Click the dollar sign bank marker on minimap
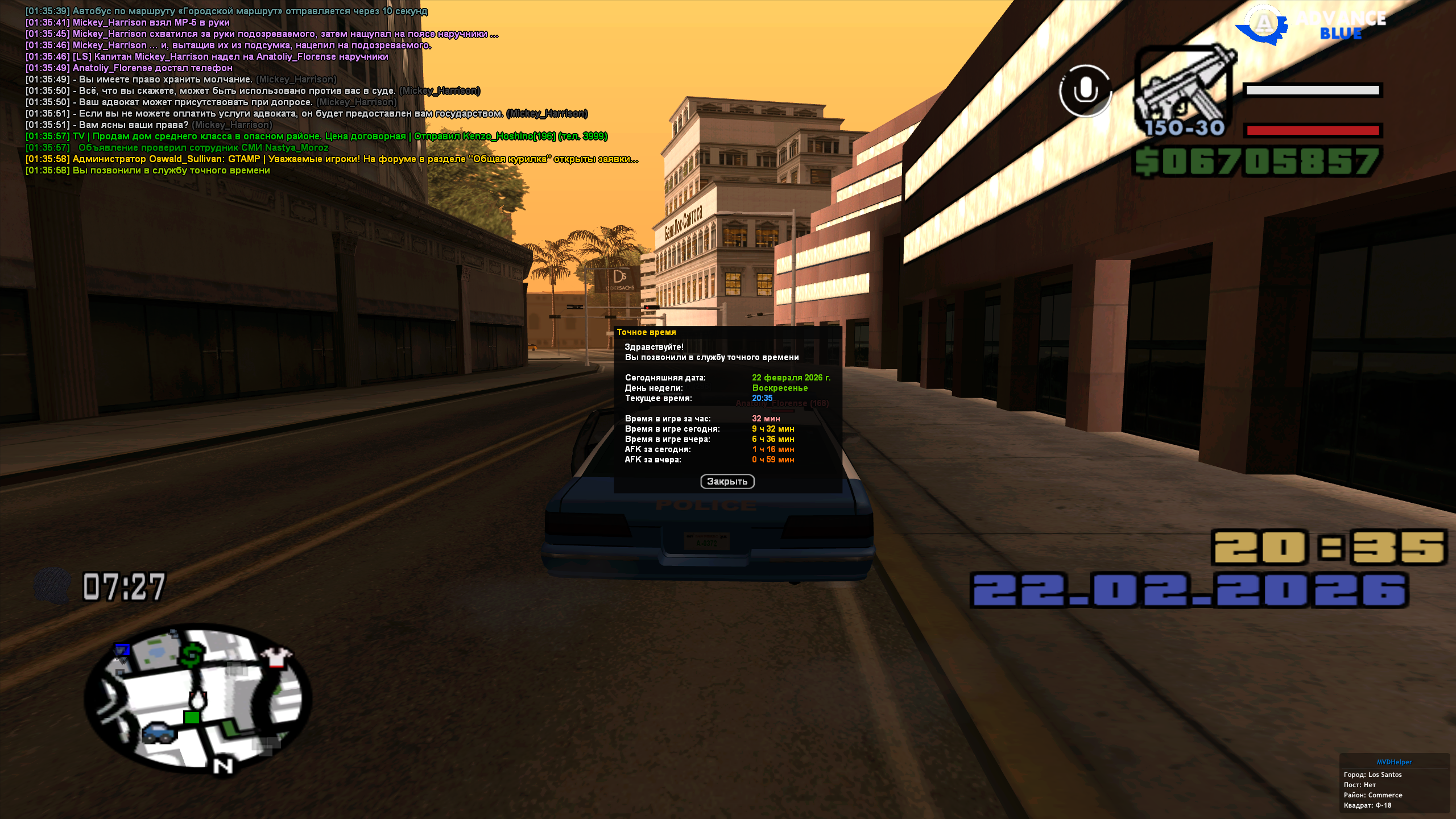Screen dimensions: 1456x819 click(x=192, y=654)
